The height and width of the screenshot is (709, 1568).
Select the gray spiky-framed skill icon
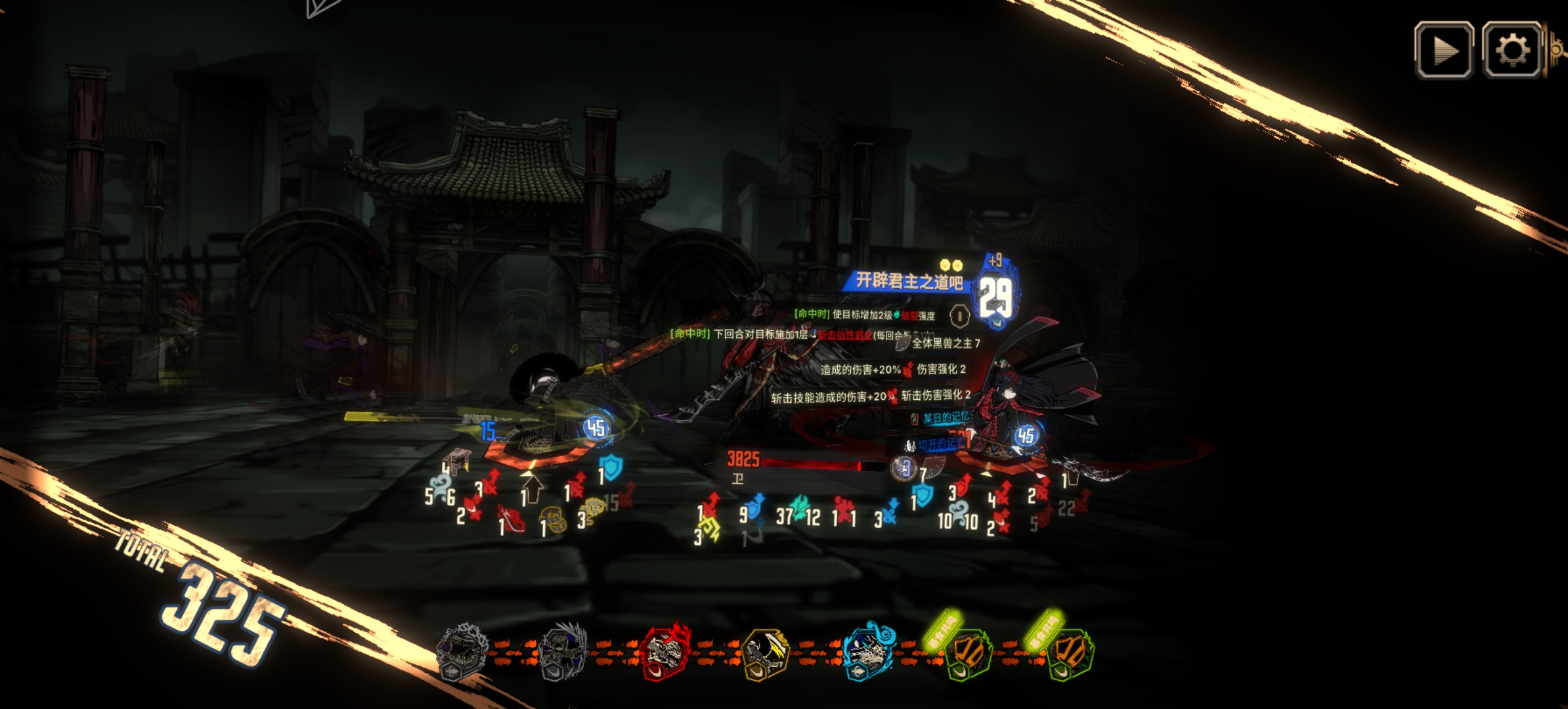click(x=563, y=652)
